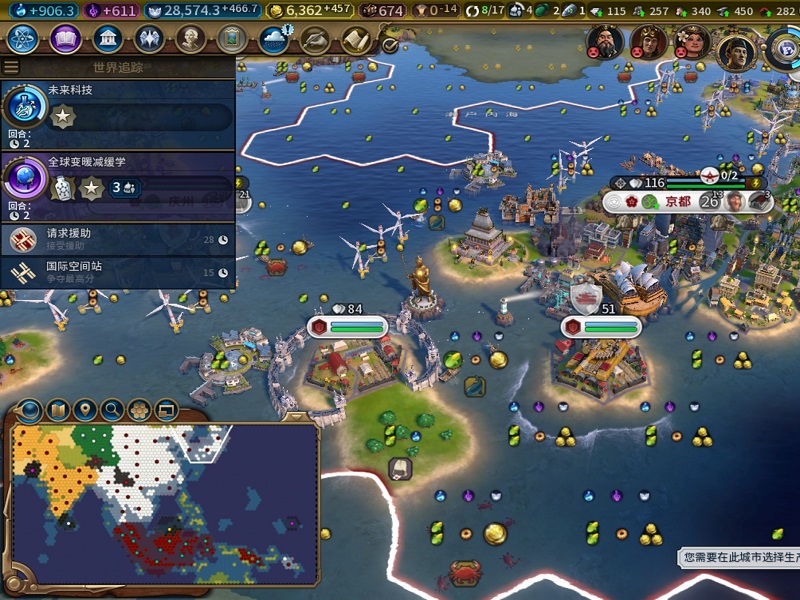
Task: Open the 国际空间站 competition row
Action: click(118, 272)
